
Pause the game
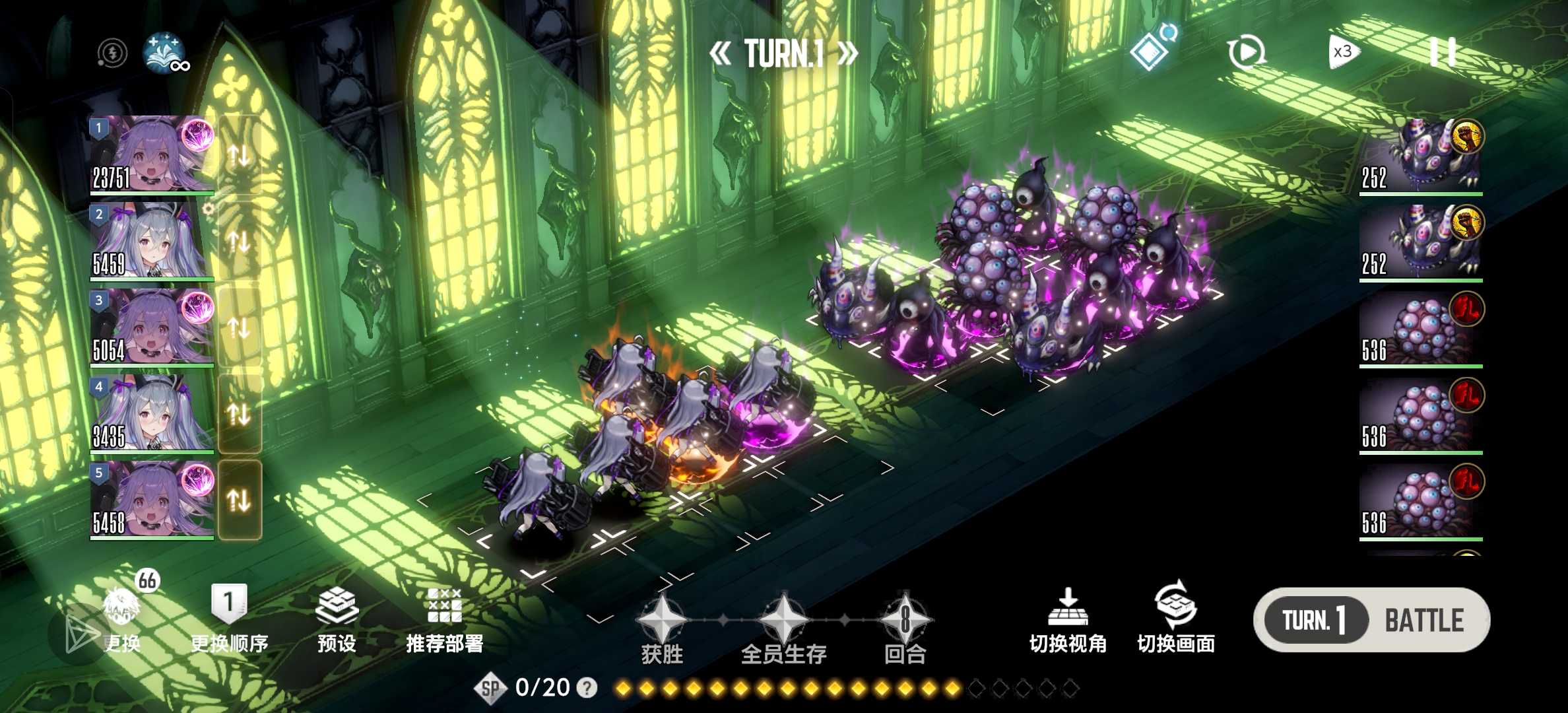1443,51
